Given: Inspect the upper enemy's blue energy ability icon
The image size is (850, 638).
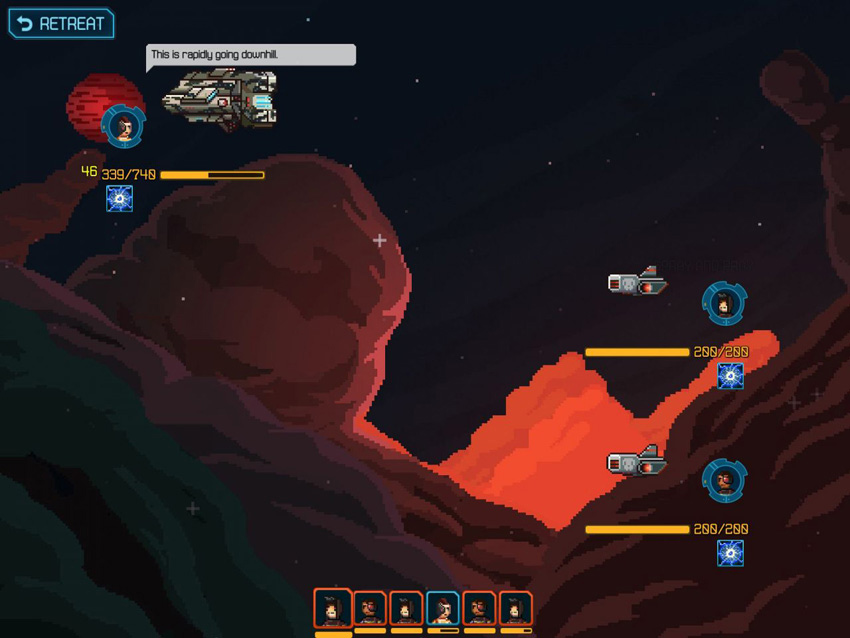Looking at the screenshot, I should point(731,376).
